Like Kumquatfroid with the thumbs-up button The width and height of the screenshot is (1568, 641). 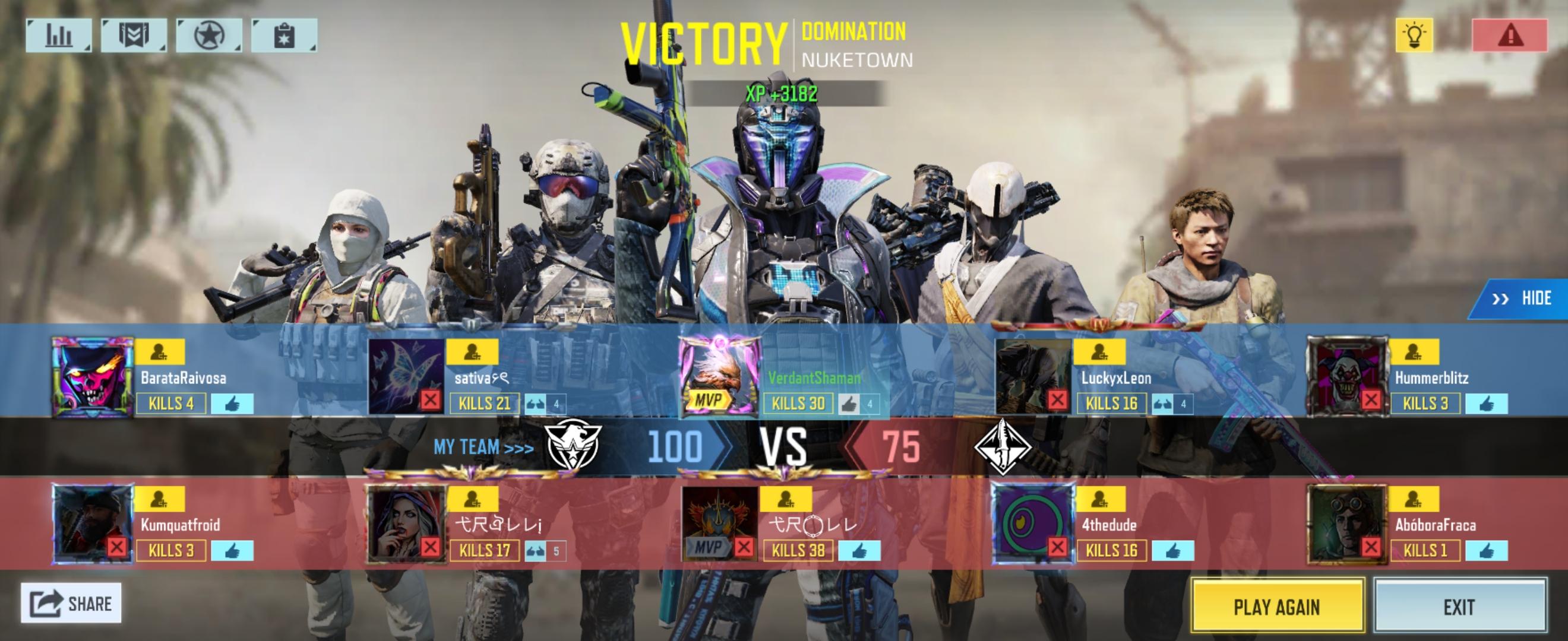pos(232,551)
